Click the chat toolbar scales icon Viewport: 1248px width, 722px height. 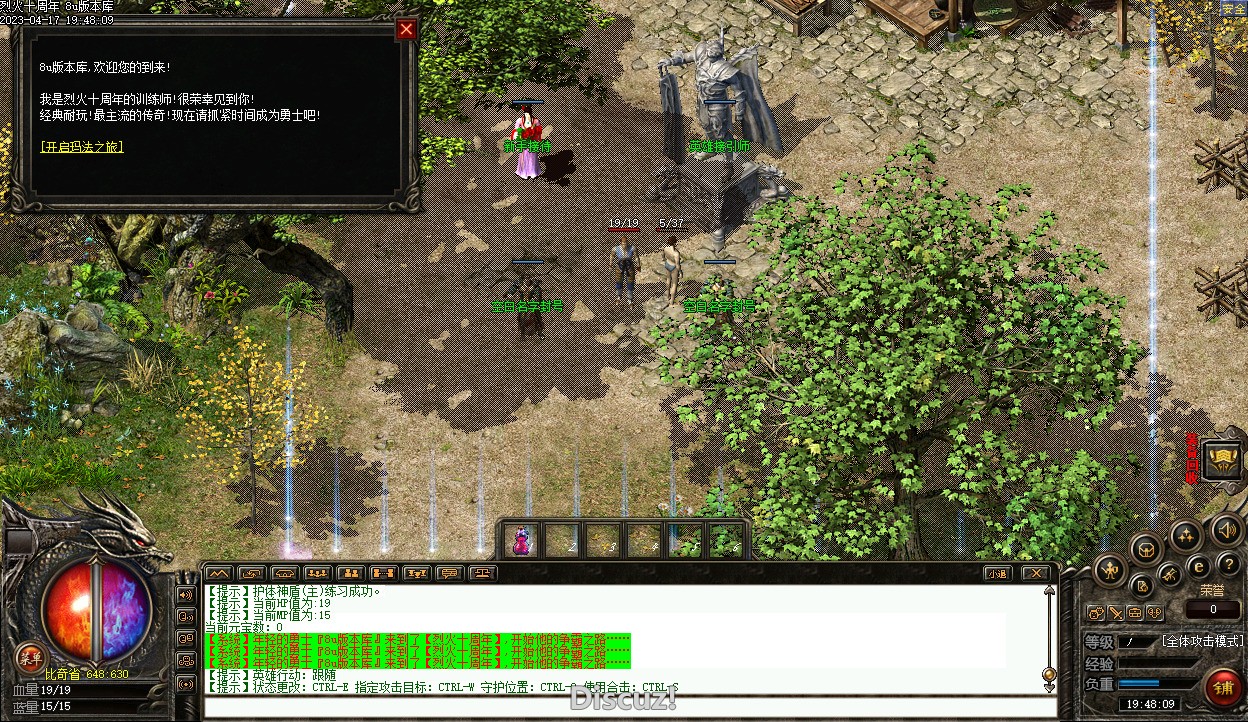(484, 573)
